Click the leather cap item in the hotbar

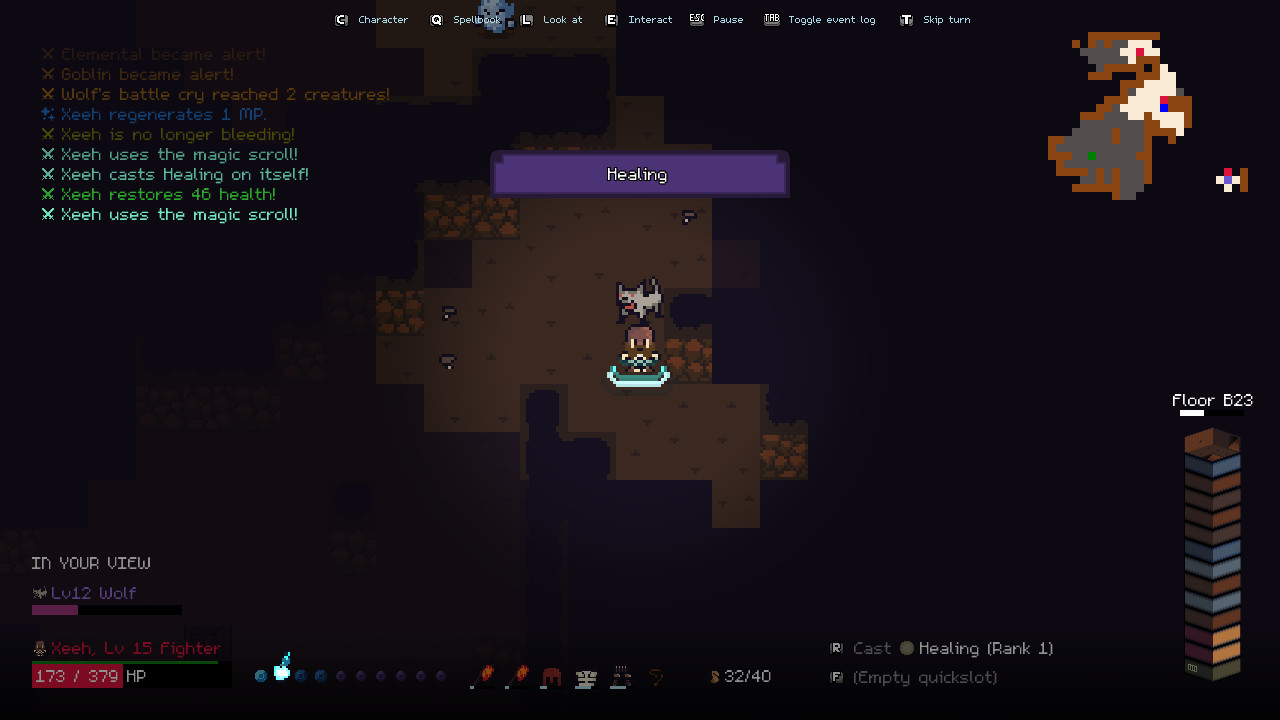click(x=552, y=677)
